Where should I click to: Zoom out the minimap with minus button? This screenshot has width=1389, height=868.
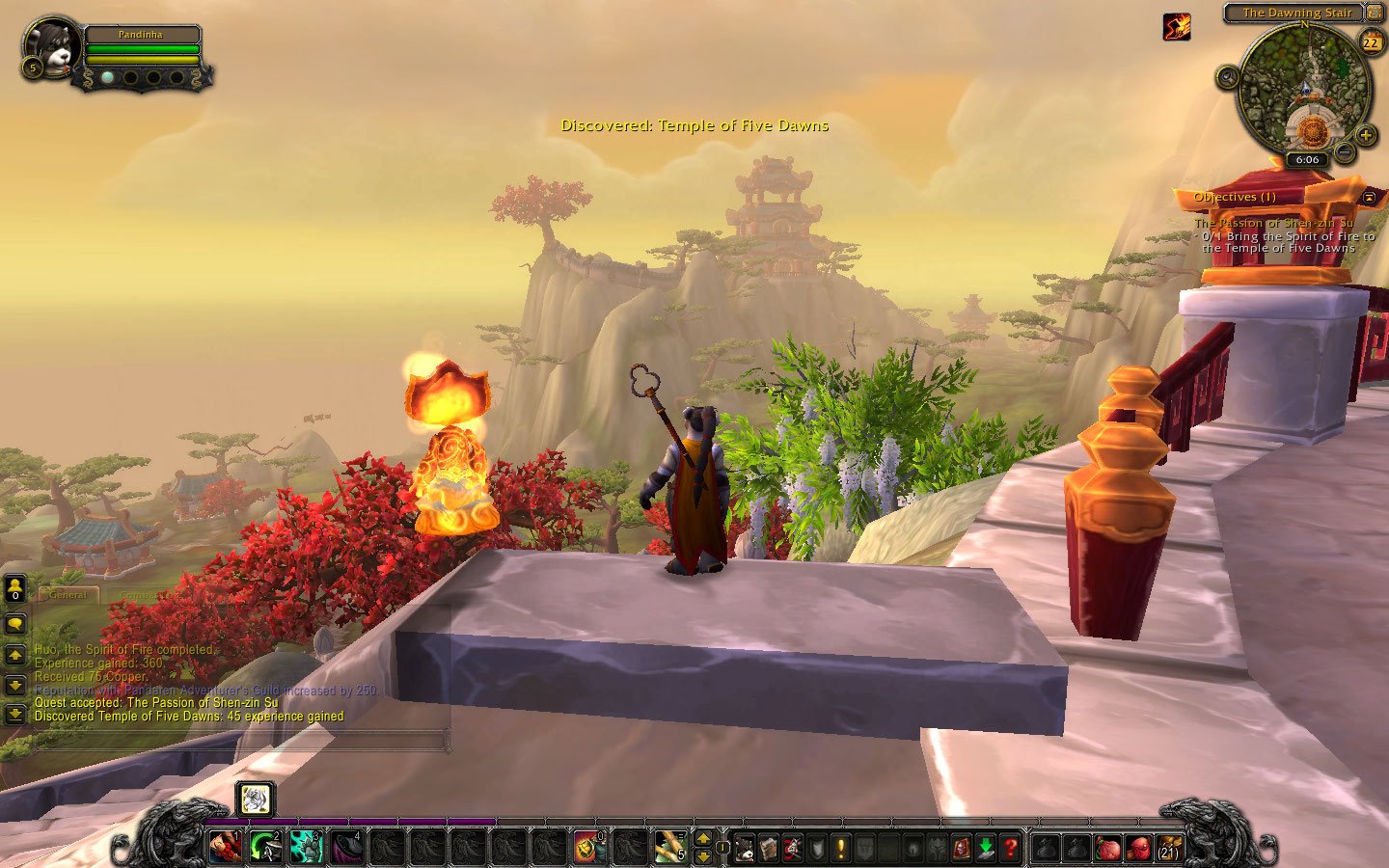(x=1343, y=151)
